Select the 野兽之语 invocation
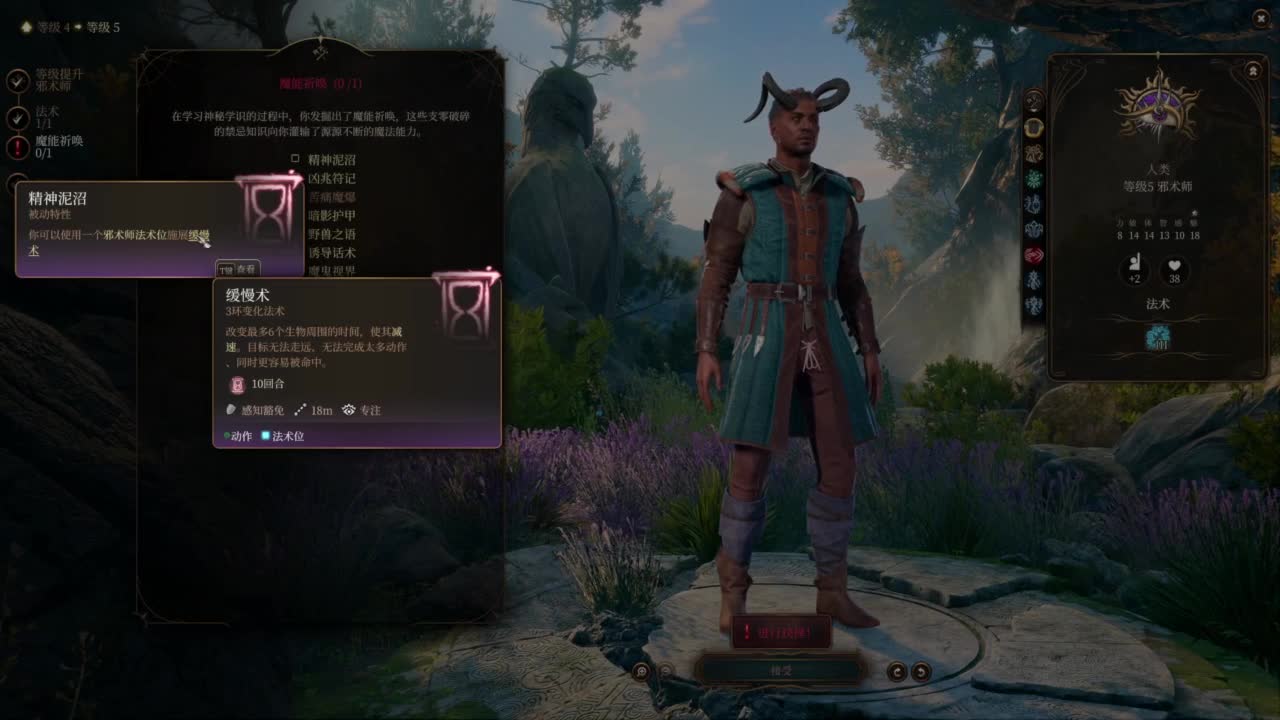Viewport: 1280px width, 720px height. pos(331,234)
